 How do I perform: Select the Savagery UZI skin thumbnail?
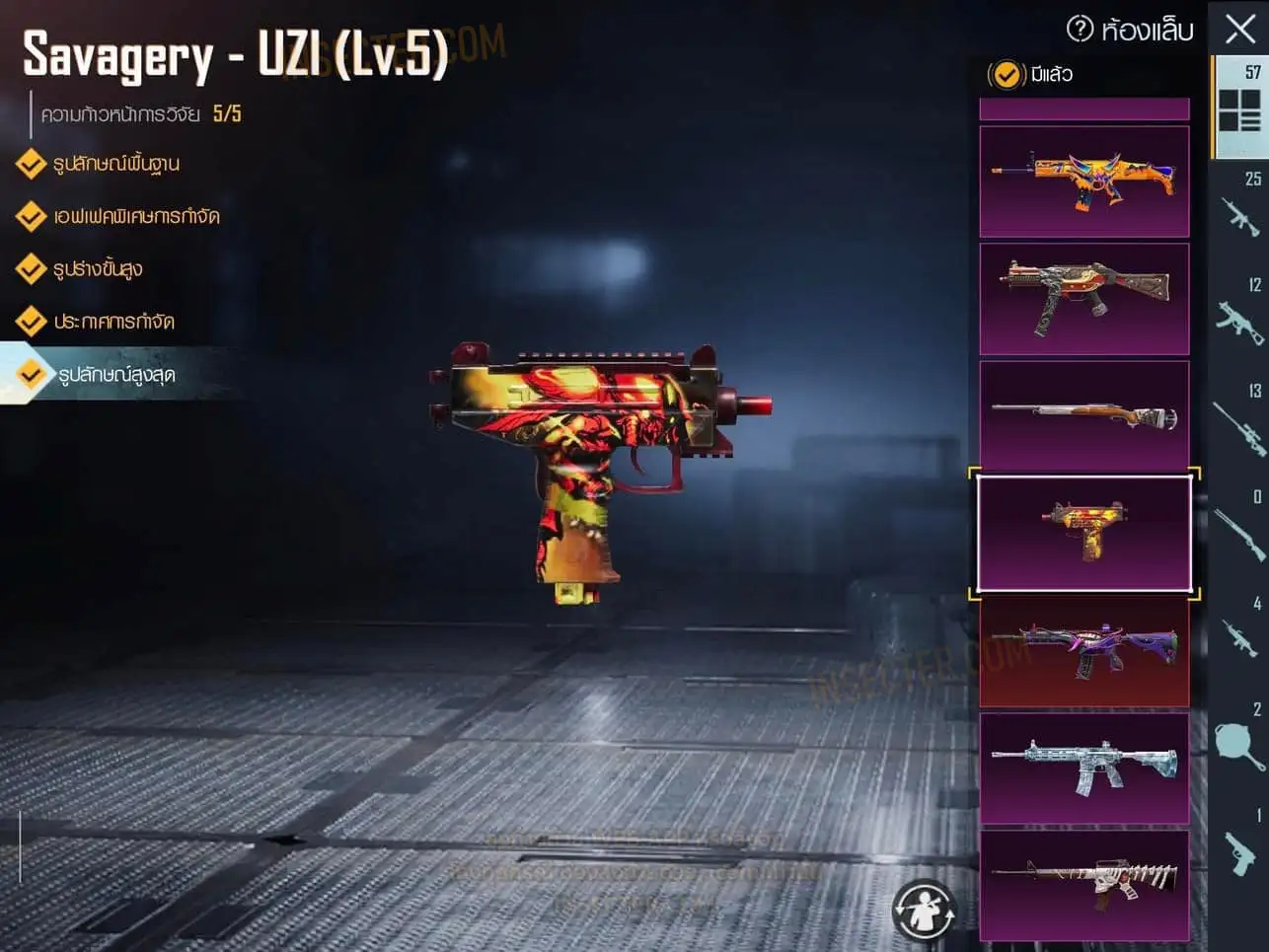click(1083, 533)
